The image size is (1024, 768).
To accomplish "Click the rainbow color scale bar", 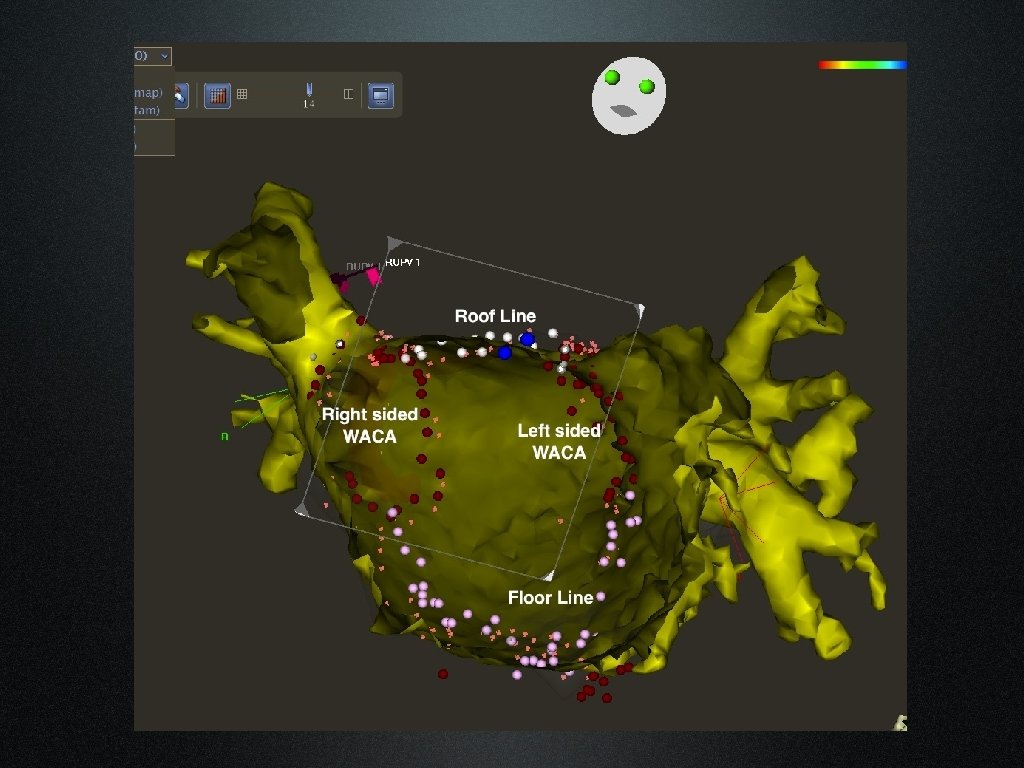I will coord(862,65).
